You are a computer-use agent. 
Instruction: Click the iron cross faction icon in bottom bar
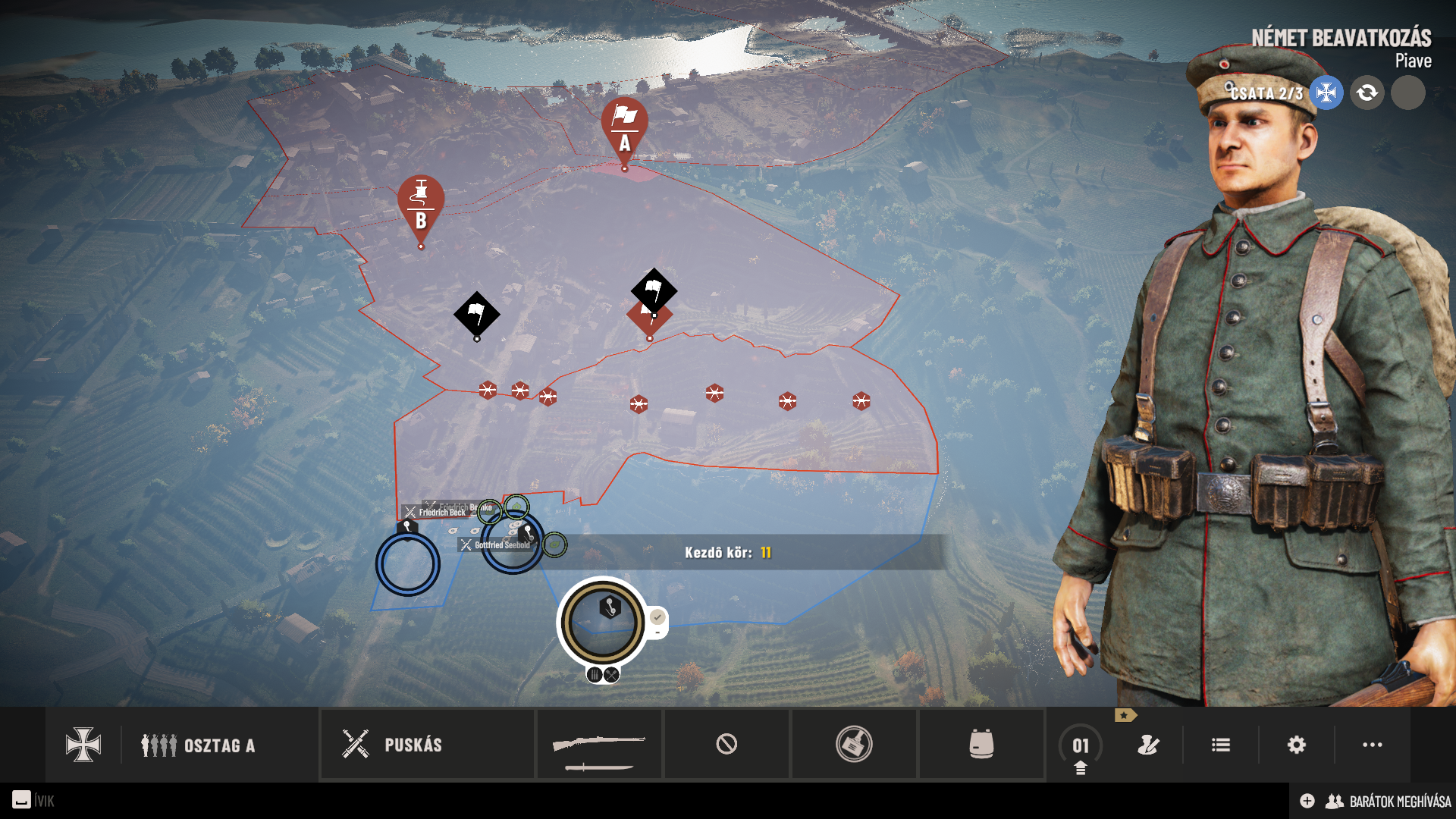pyautogui.click(x=83, y=745)
